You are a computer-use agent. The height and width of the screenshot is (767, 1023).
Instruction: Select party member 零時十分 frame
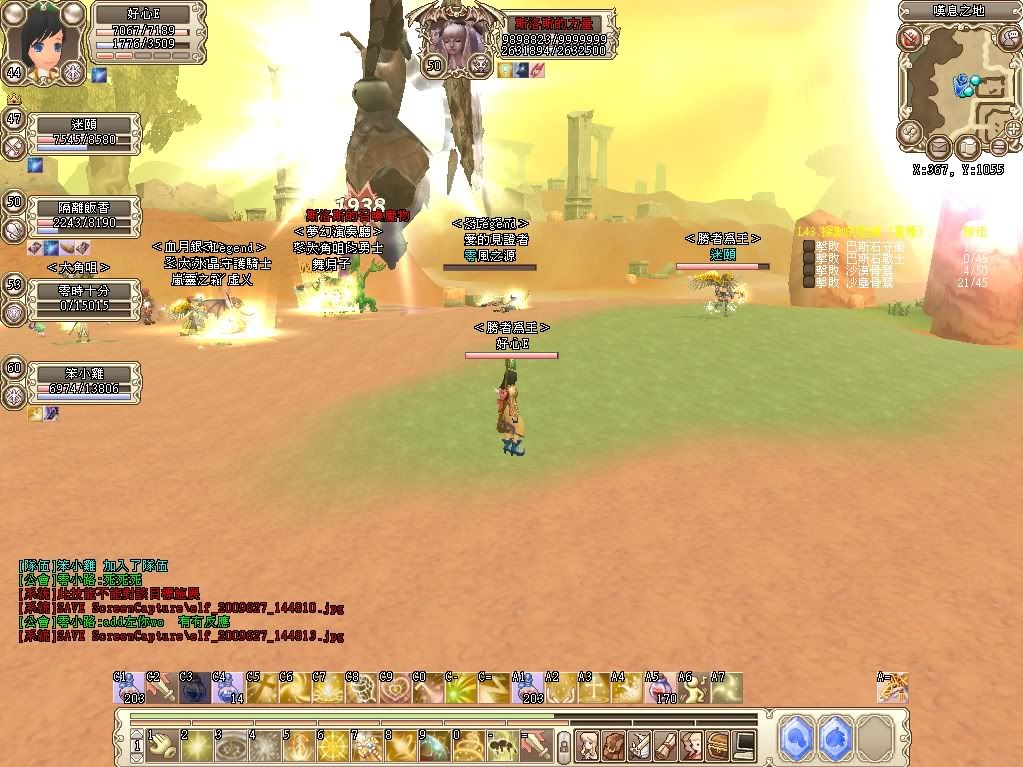pos(84,297)
